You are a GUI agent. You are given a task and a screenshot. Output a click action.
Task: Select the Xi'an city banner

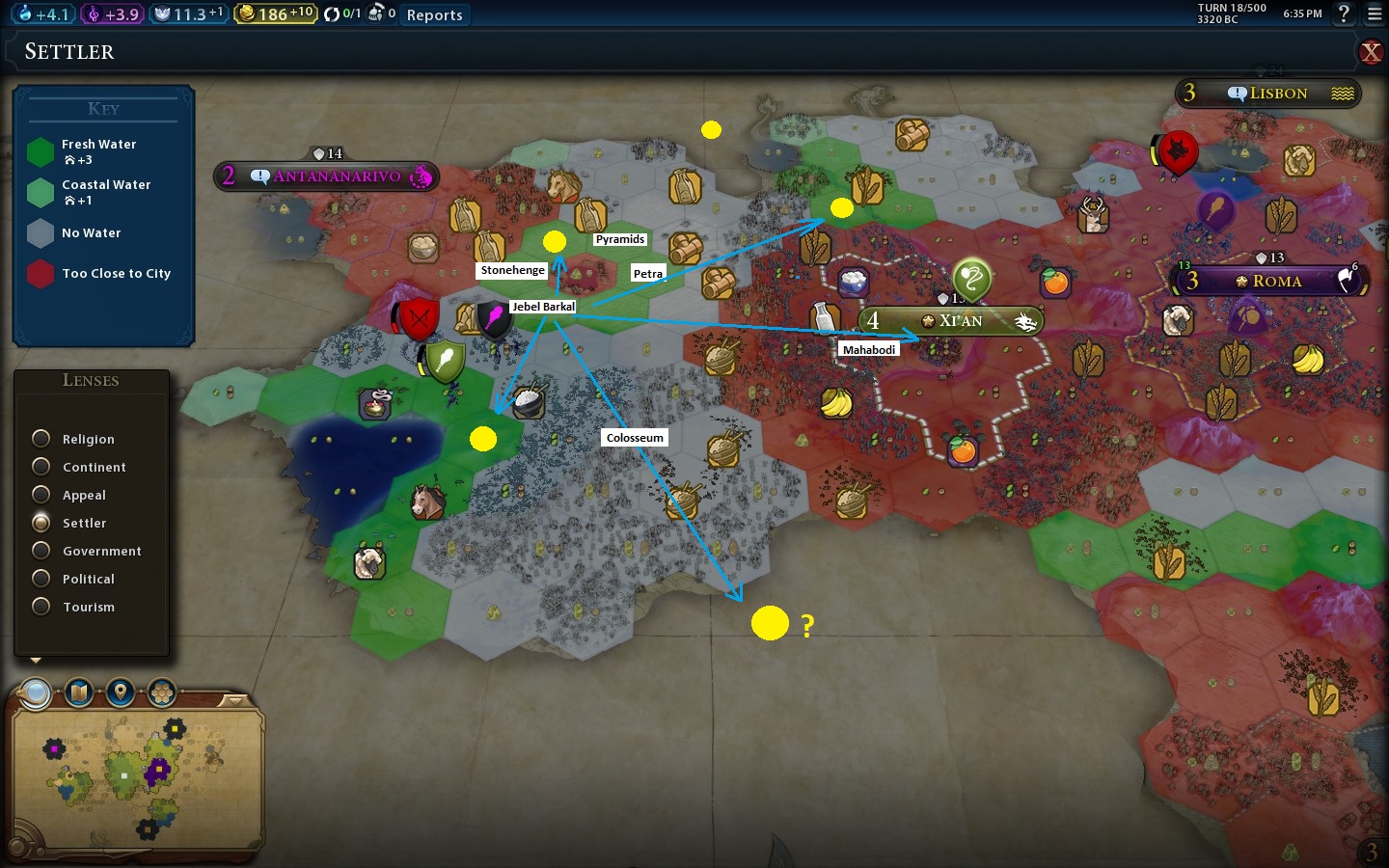point(950,321)
